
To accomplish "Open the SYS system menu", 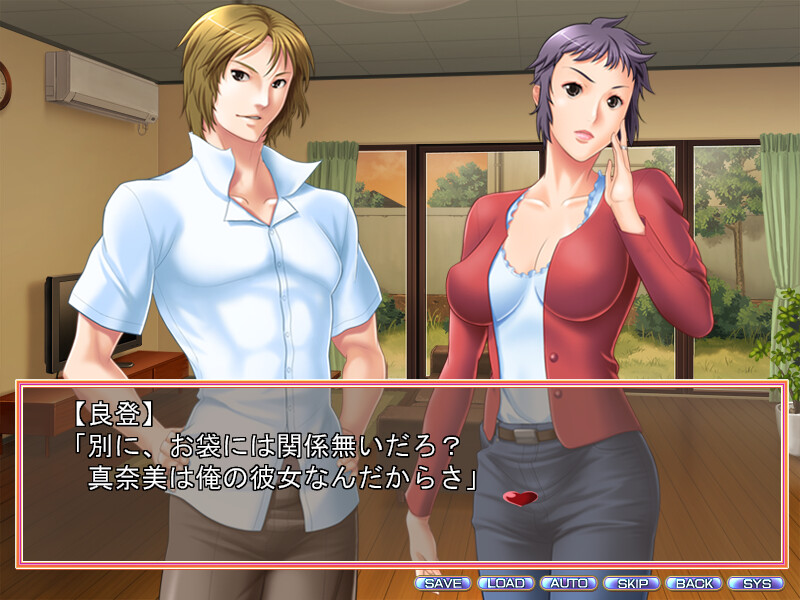I will (756, 583).
